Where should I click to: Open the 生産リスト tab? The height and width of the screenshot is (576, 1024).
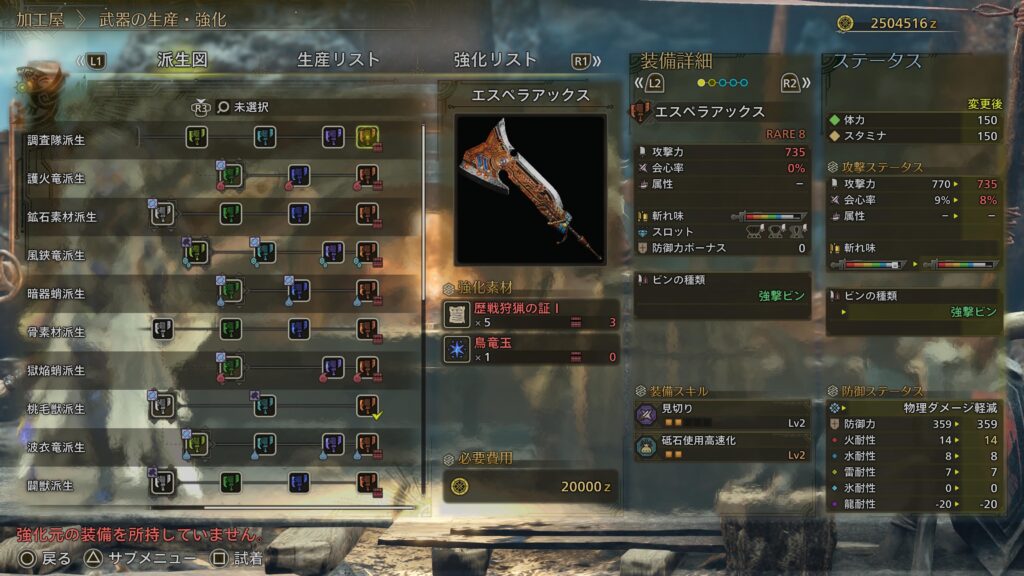coord(338,60)
